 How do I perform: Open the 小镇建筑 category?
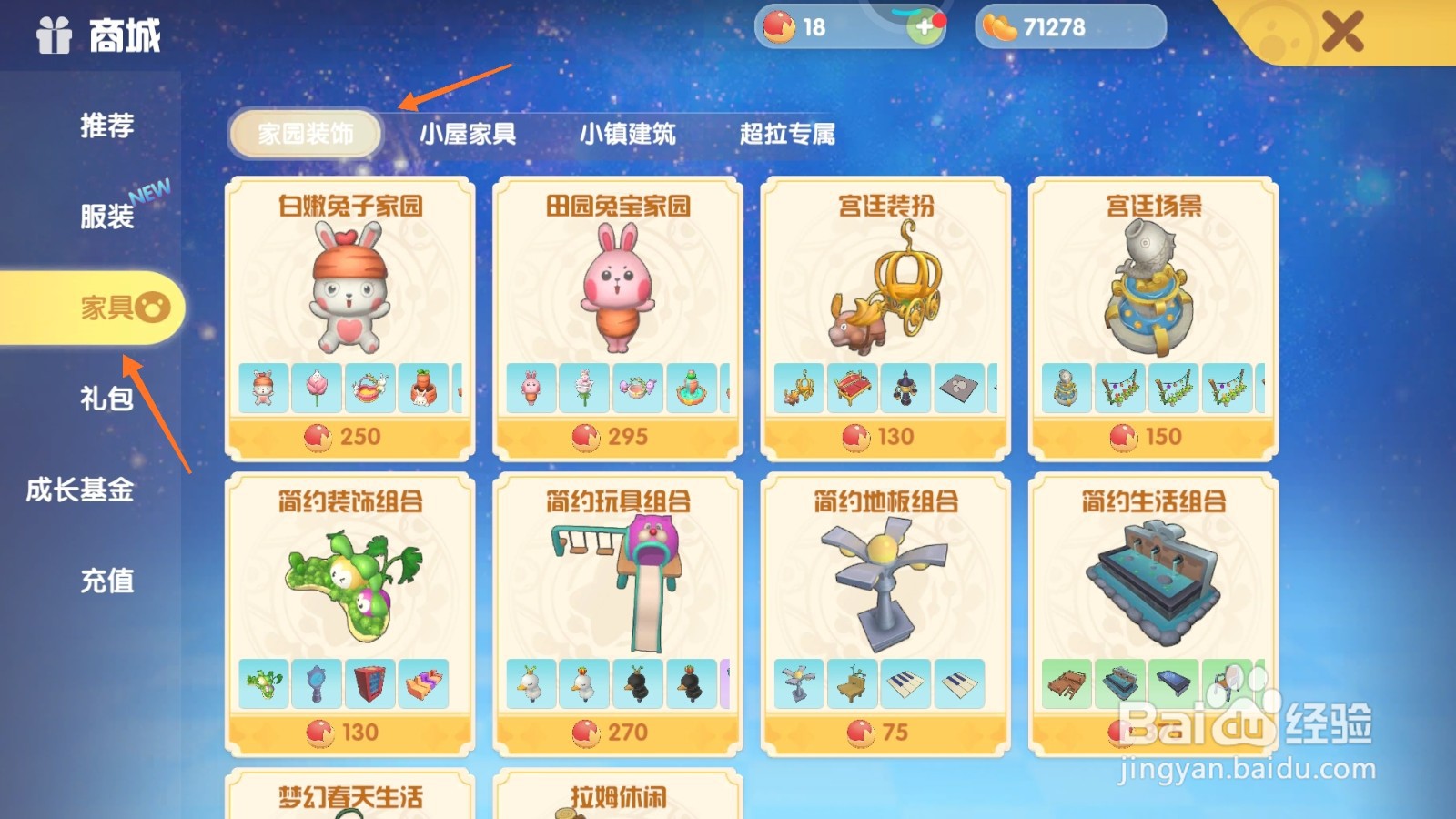tap(628, 133)
